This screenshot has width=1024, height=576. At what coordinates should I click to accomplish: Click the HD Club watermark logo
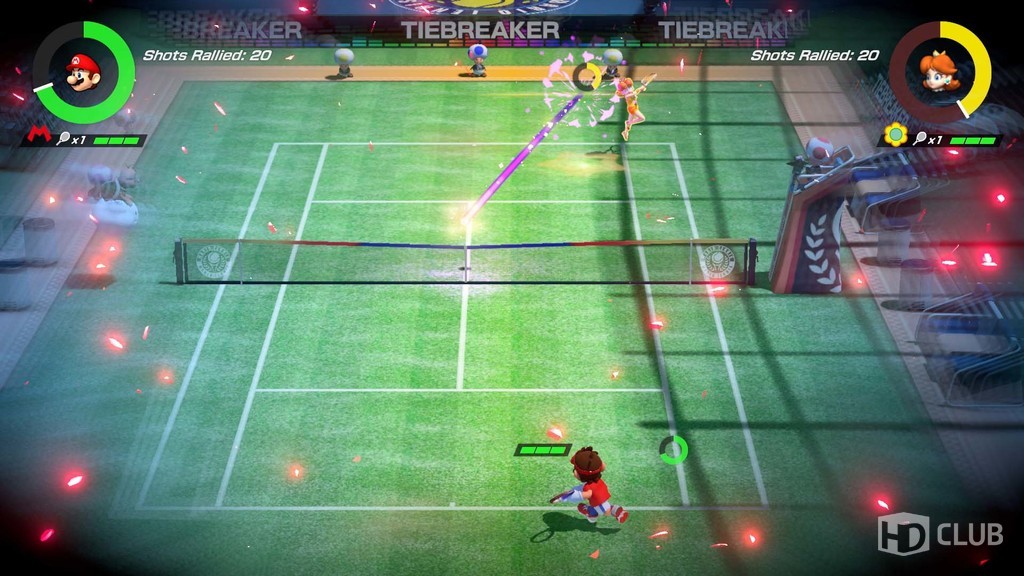click(x=939, y=534)
